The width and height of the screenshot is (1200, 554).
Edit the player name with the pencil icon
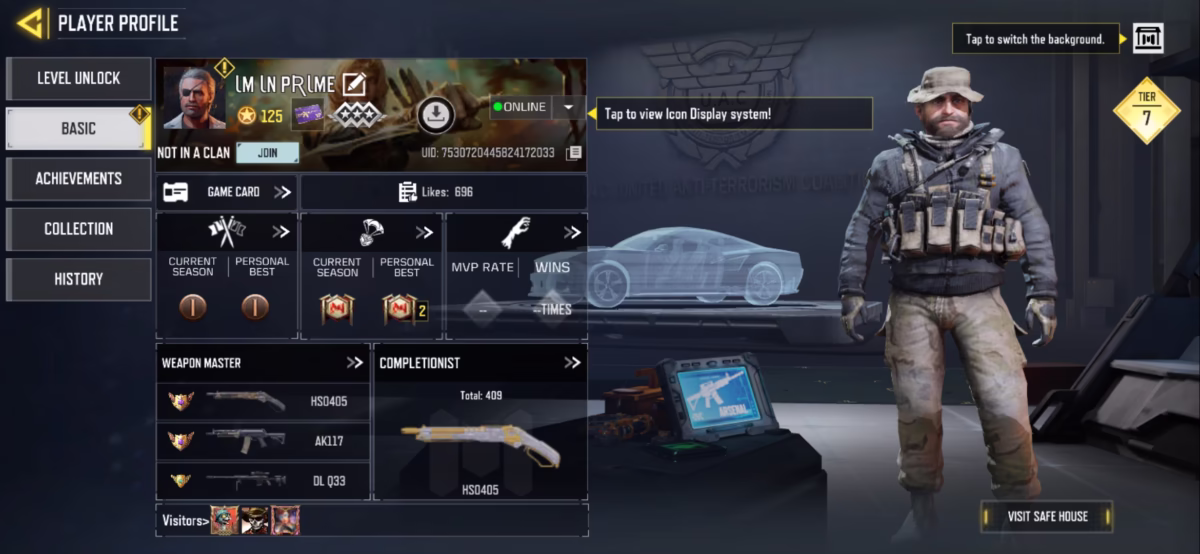[x=353, y=85]
